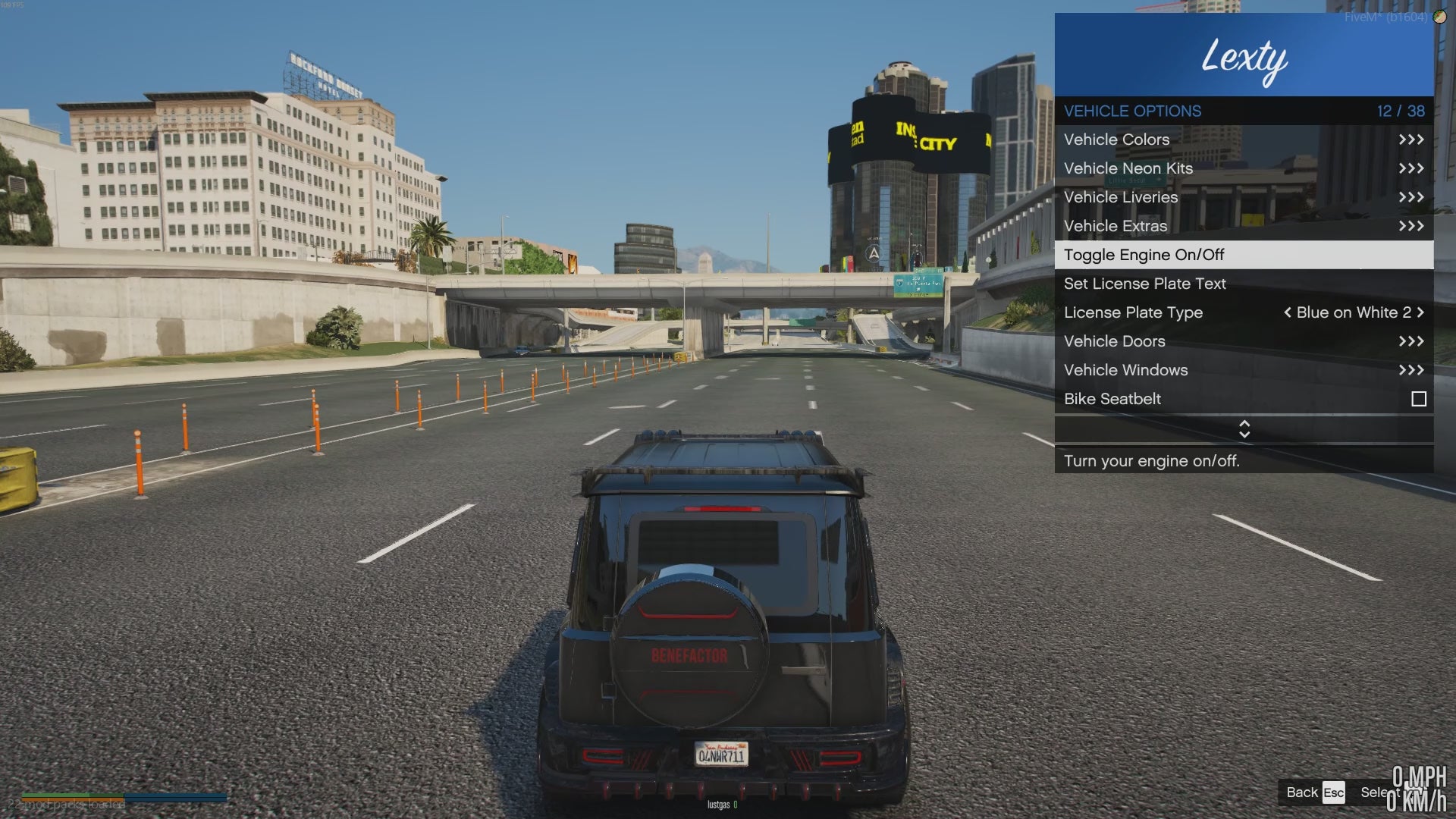1456x819 pixels.
Task: Choose Toggle Engine On/Off
Action: pyautogui.click(x=1244, y=255)
